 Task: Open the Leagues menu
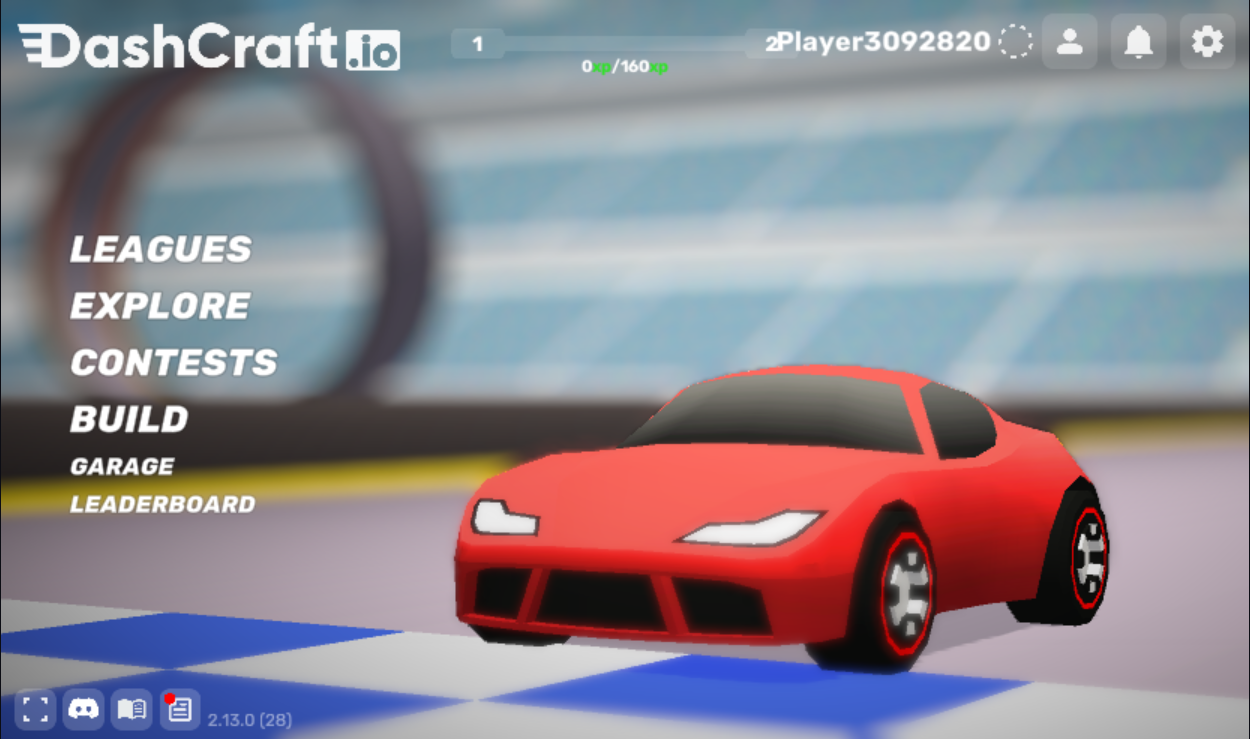click(161, 249)
